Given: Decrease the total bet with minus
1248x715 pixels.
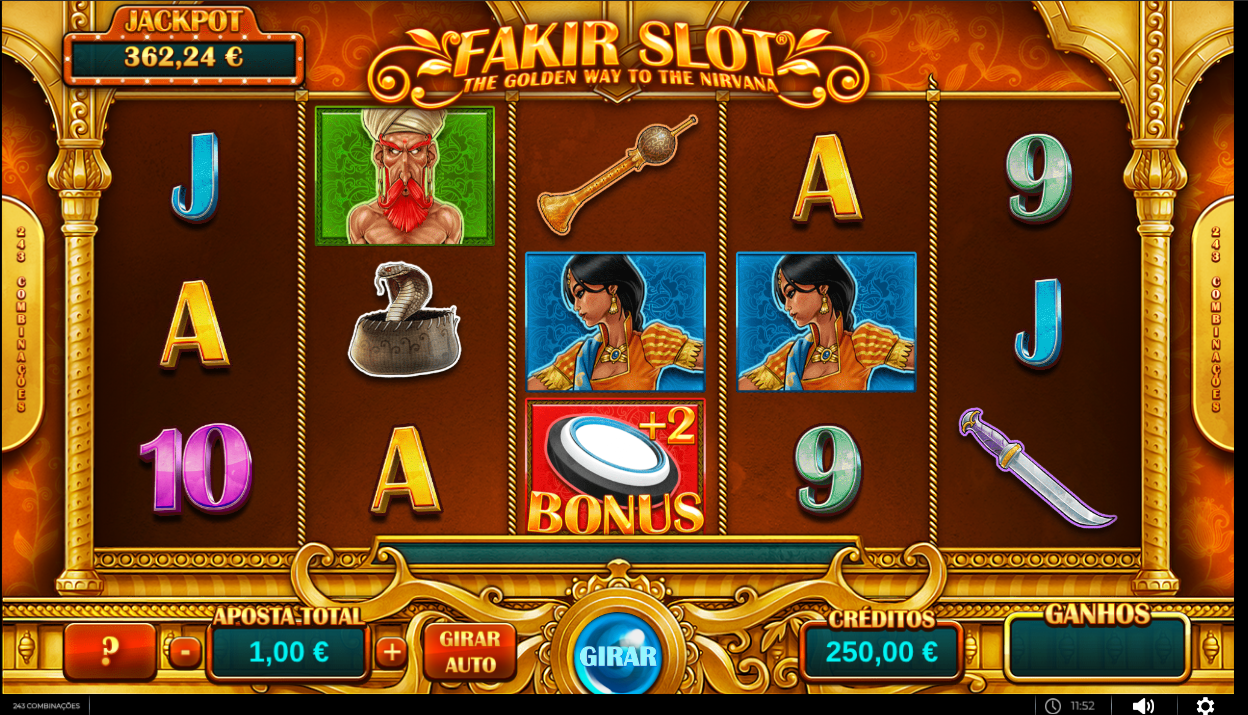Looking at the screenshot, I should click(x=185, y=653).
